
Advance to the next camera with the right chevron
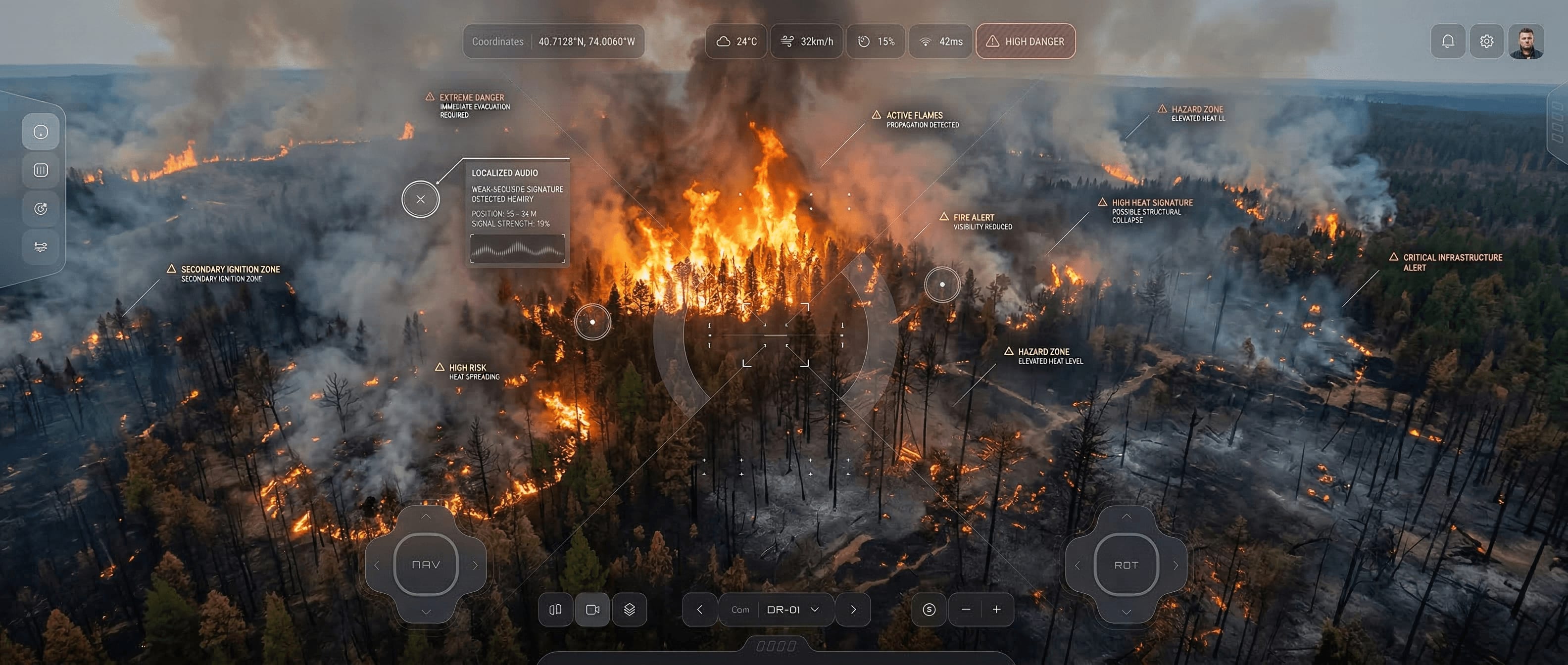pyautogui.click(x=853, y=609)
